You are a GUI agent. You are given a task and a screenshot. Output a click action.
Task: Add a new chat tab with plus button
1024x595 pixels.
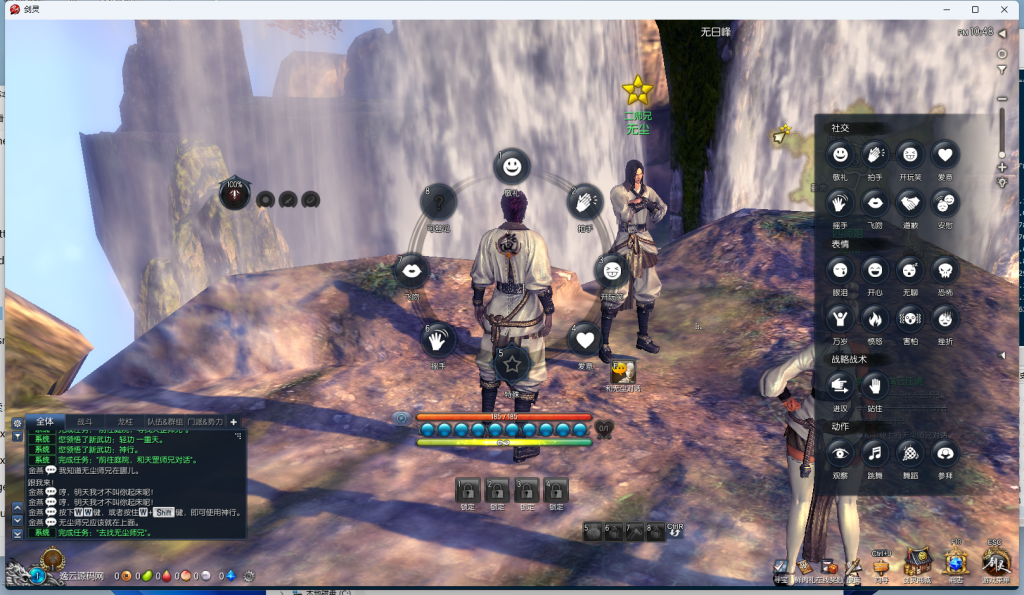[x=234, y=422]
